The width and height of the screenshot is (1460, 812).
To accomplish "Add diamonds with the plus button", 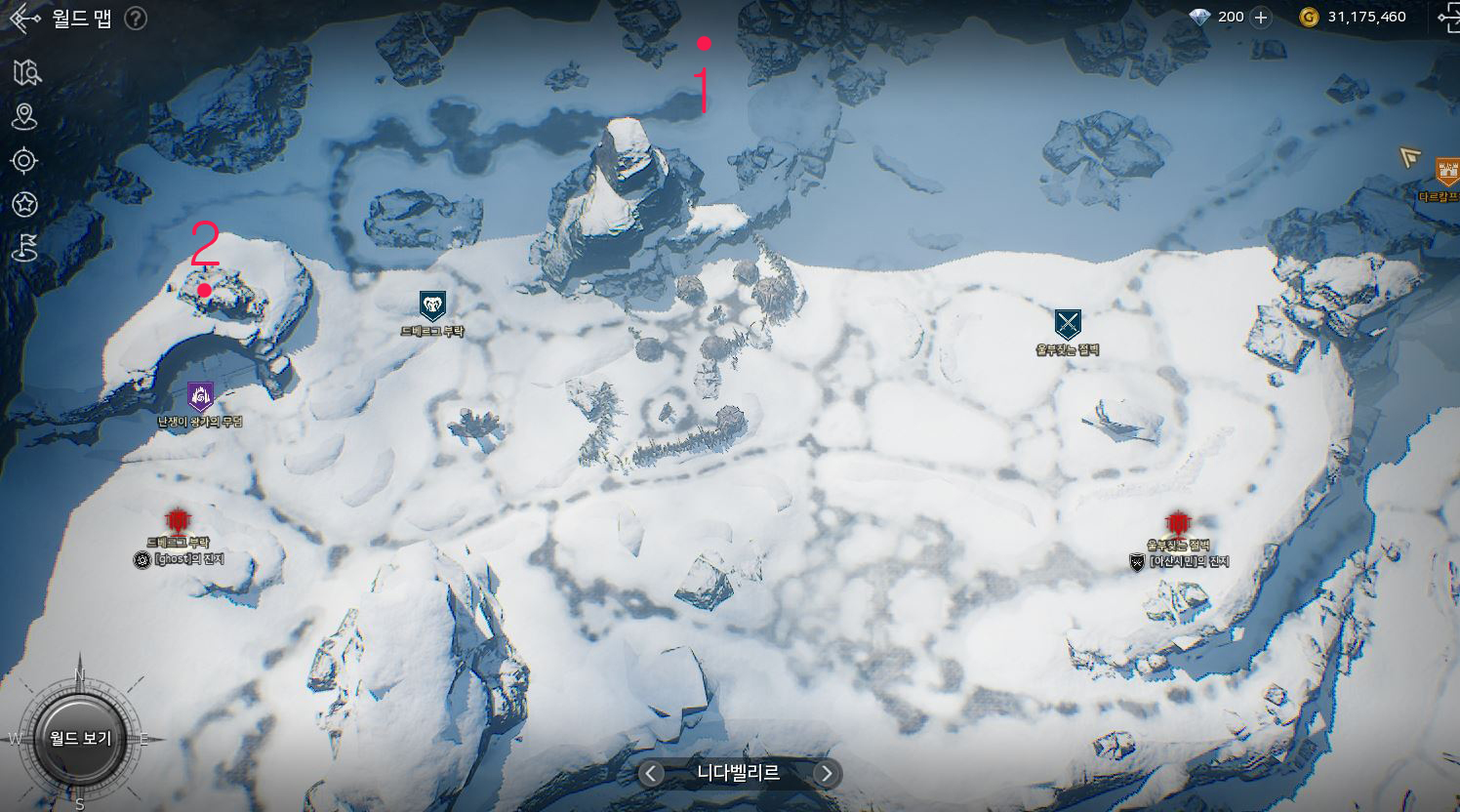I will (x=1261, y=17).
